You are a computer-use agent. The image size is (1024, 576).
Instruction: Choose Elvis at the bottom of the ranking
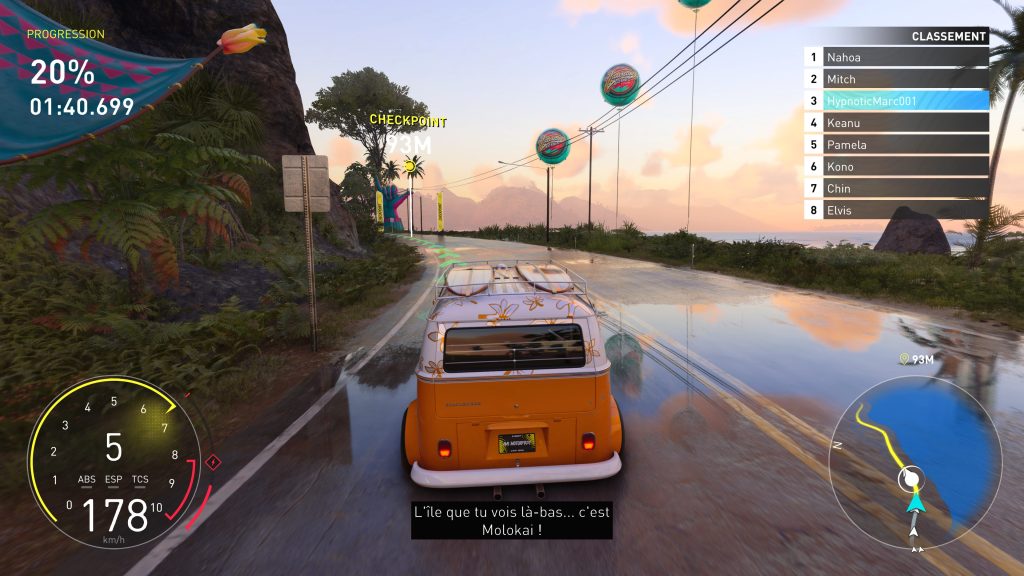[896, 210]
